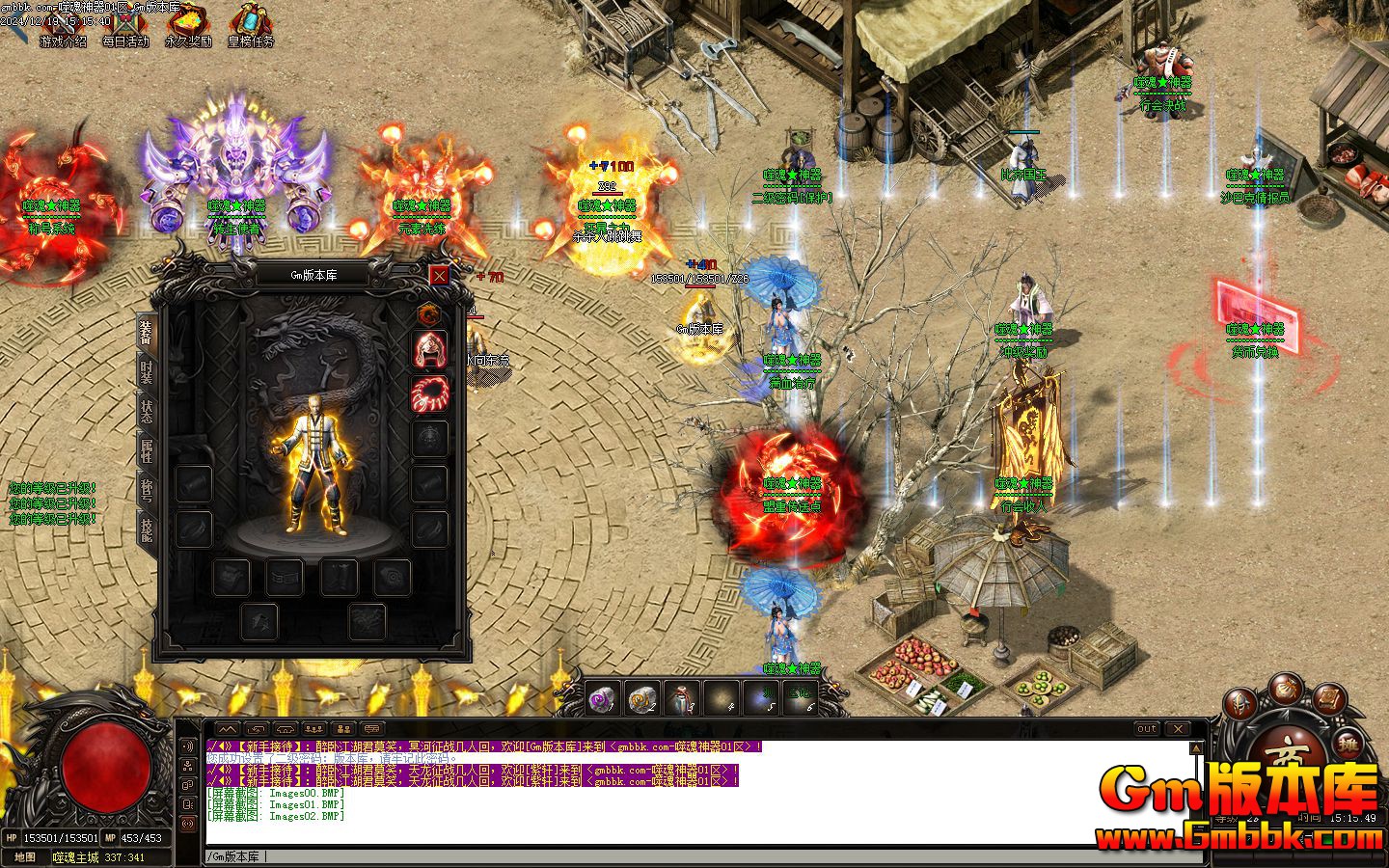Click the chat input field
1389x868 pixels.
(x=675, y=856)
